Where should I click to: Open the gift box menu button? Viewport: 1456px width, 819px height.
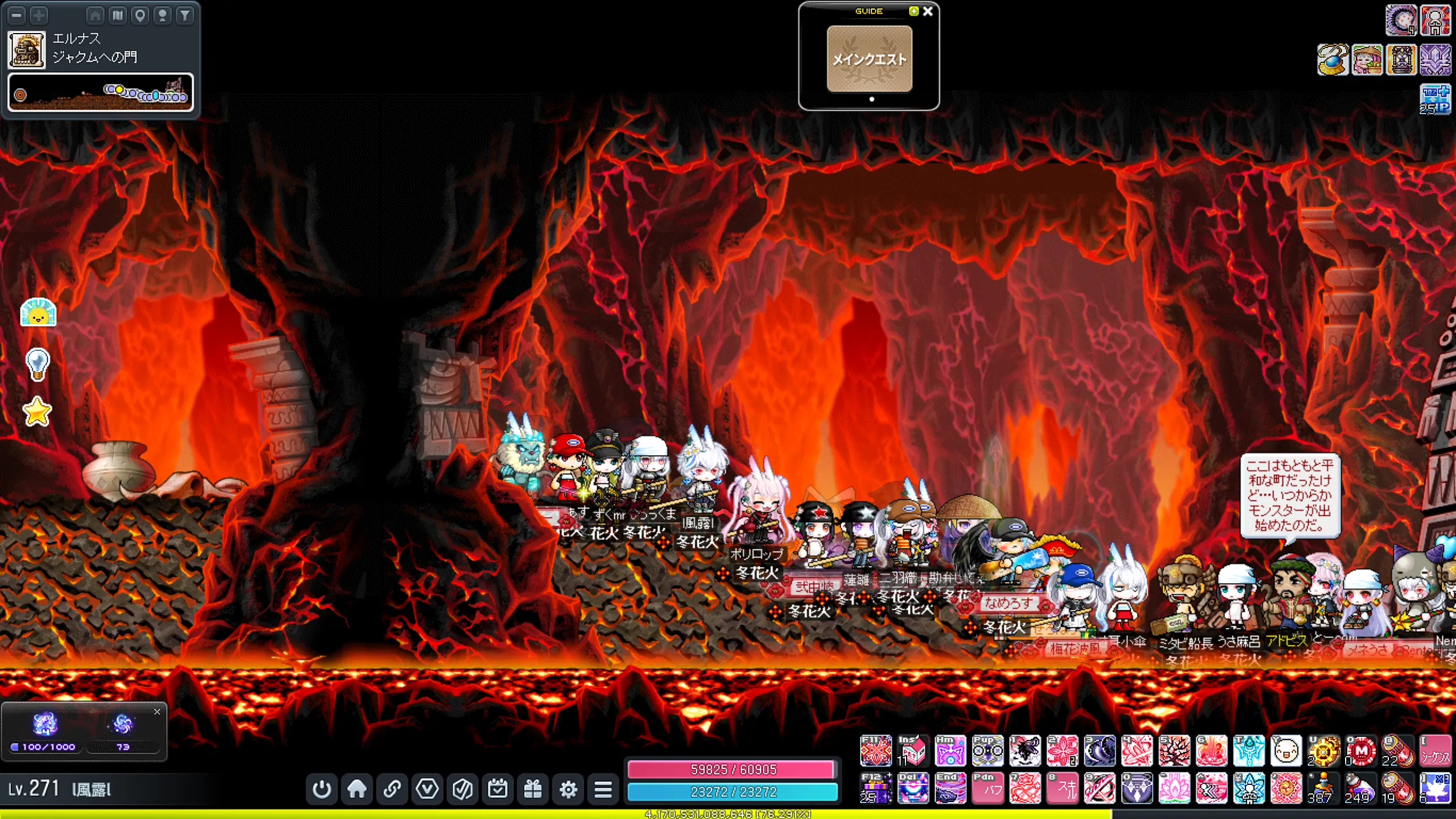coord(533,789)
